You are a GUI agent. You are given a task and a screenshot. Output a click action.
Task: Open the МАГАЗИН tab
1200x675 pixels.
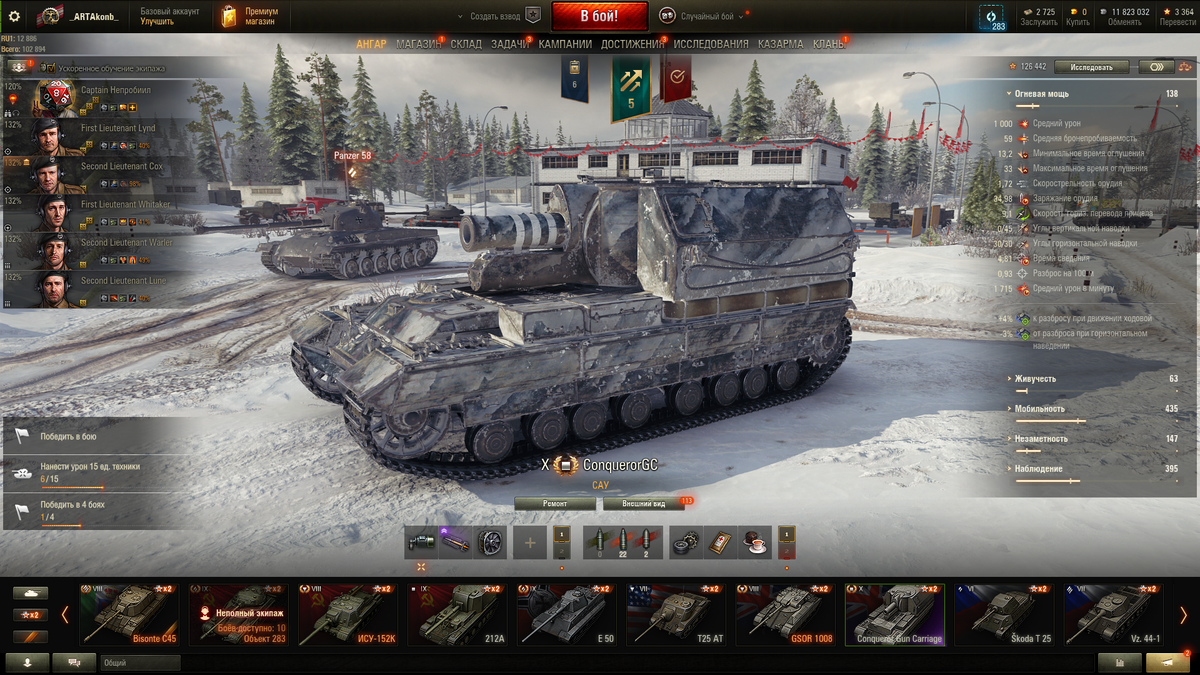[418, 44]
